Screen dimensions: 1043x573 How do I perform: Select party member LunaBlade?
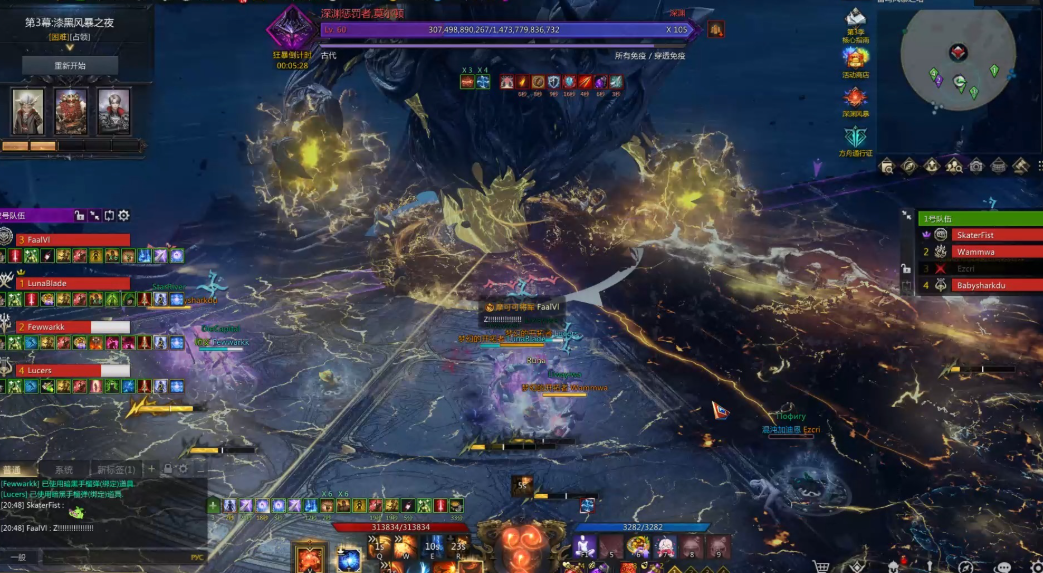point(72,284)
